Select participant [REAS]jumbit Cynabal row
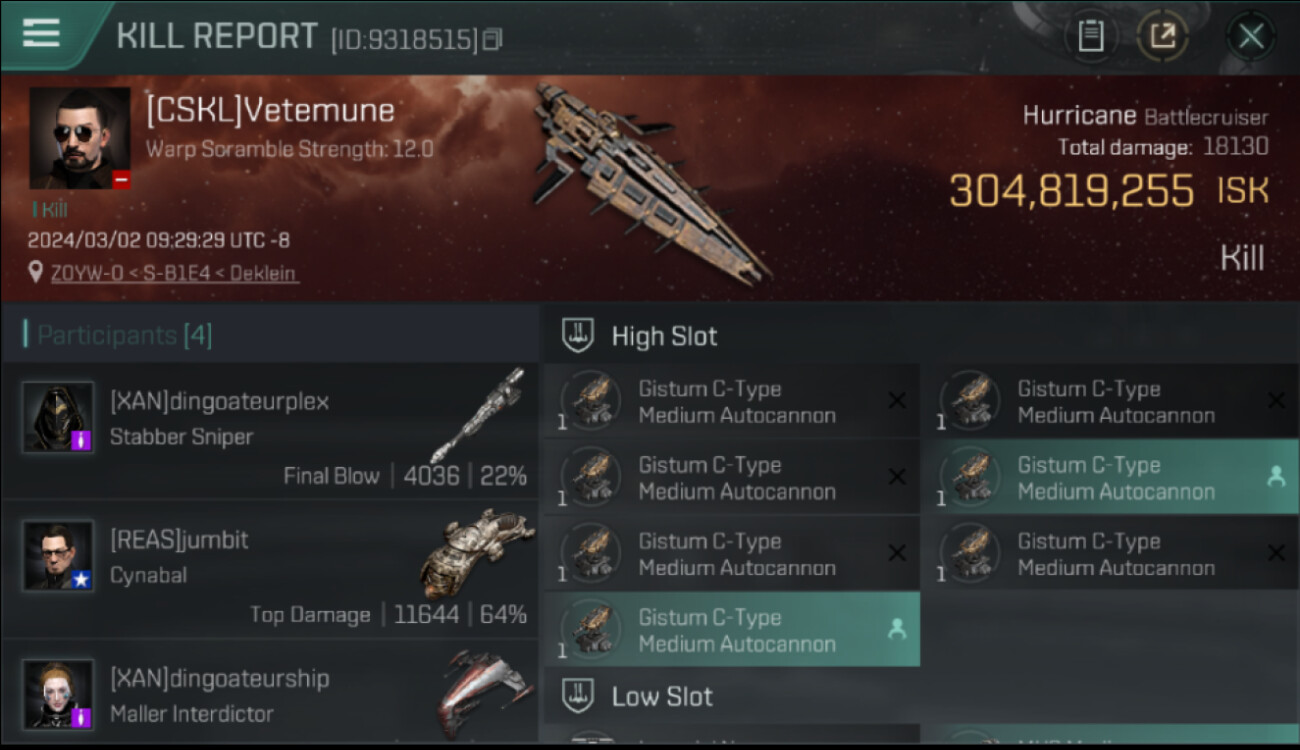1300x750 pixels. pyautogui.click(x=271, y=569)
